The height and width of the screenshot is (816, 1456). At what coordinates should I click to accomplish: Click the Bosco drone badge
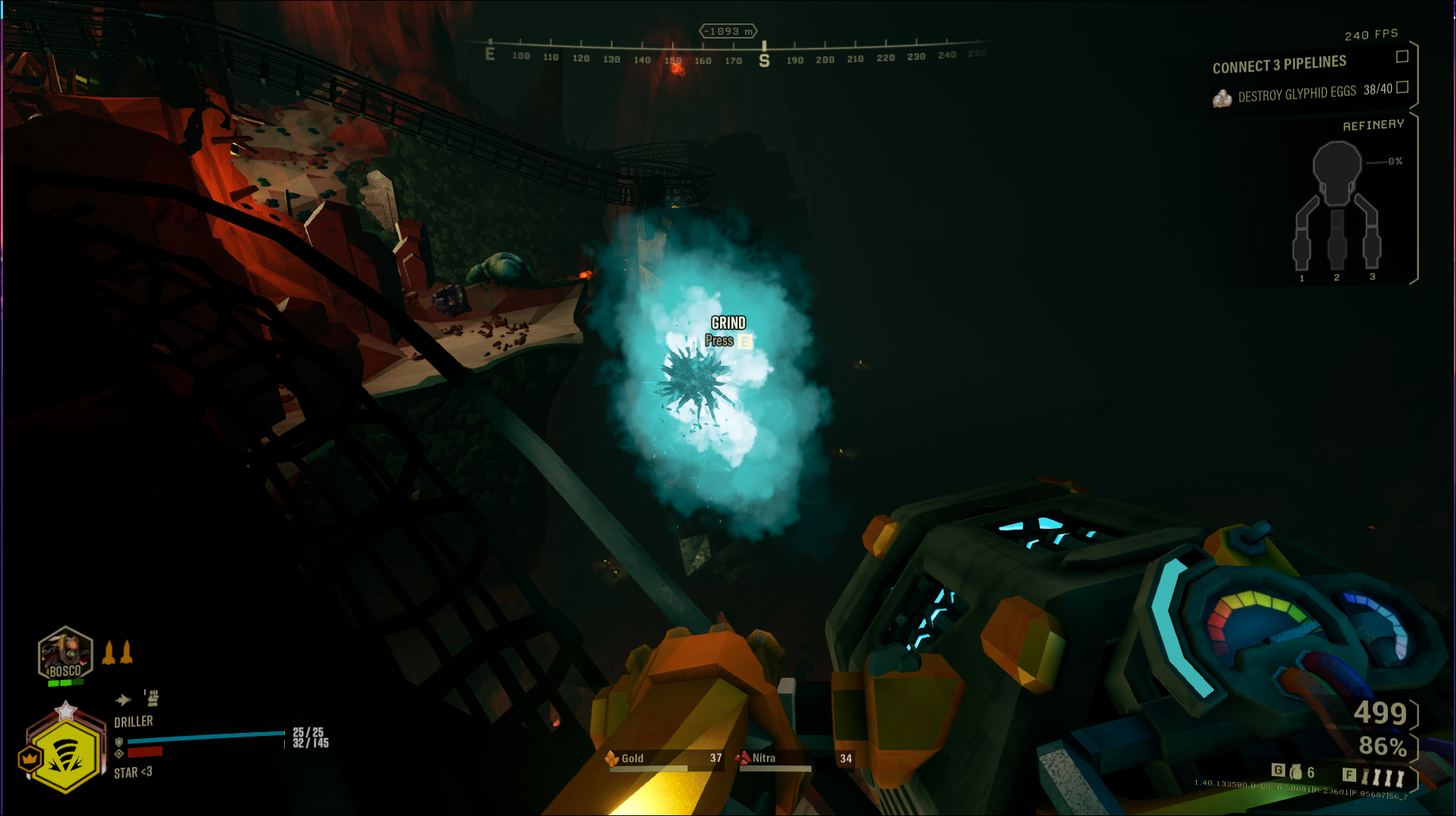tap(65, 654)
